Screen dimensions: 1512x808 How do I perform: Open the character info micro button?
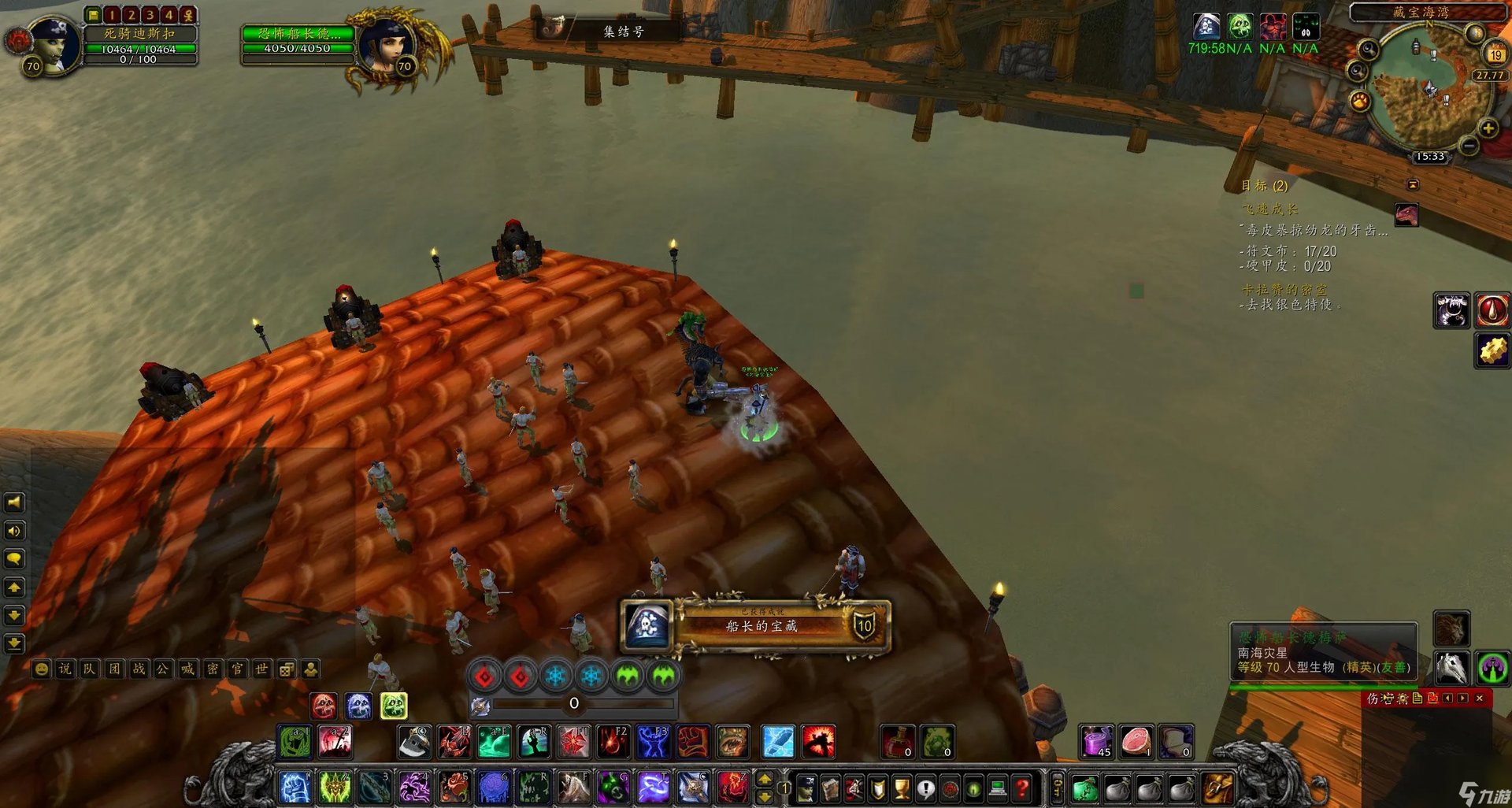[806, 787]
